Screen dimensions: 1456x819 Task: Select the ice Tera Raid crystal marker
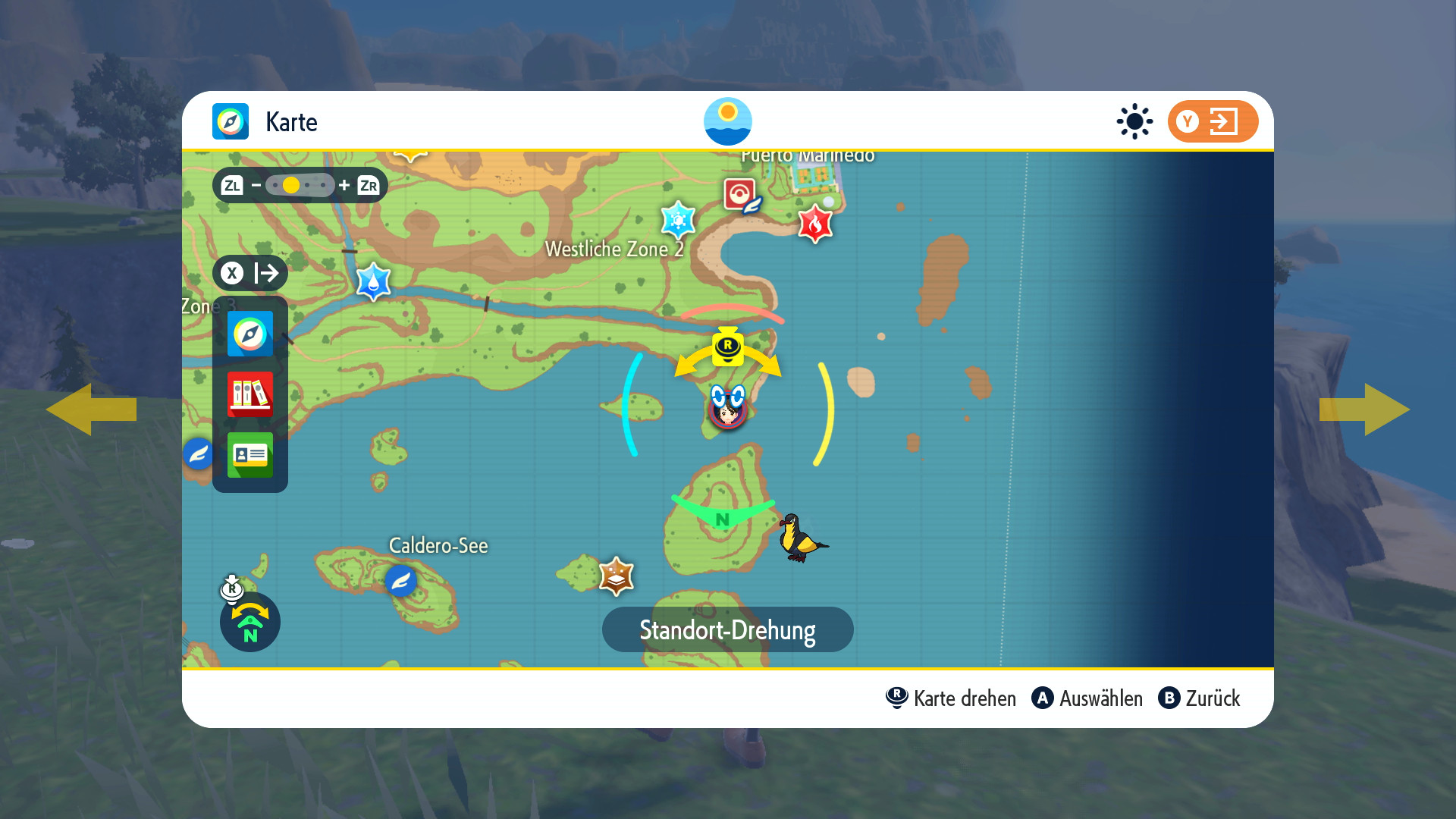click(678, 221)
